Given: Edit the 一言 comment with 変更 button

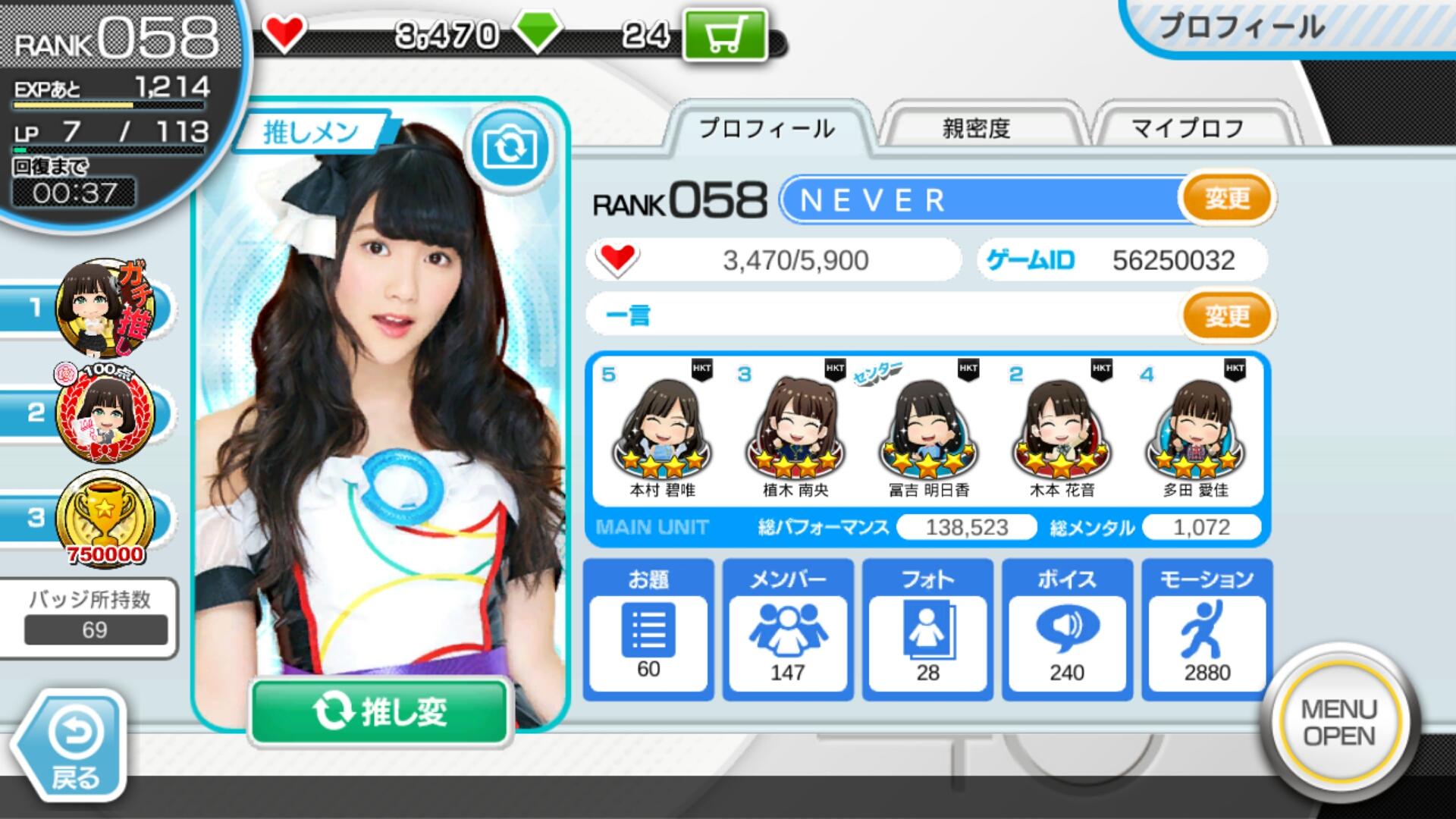Looking at the screenshot, I should point(1226,315).
